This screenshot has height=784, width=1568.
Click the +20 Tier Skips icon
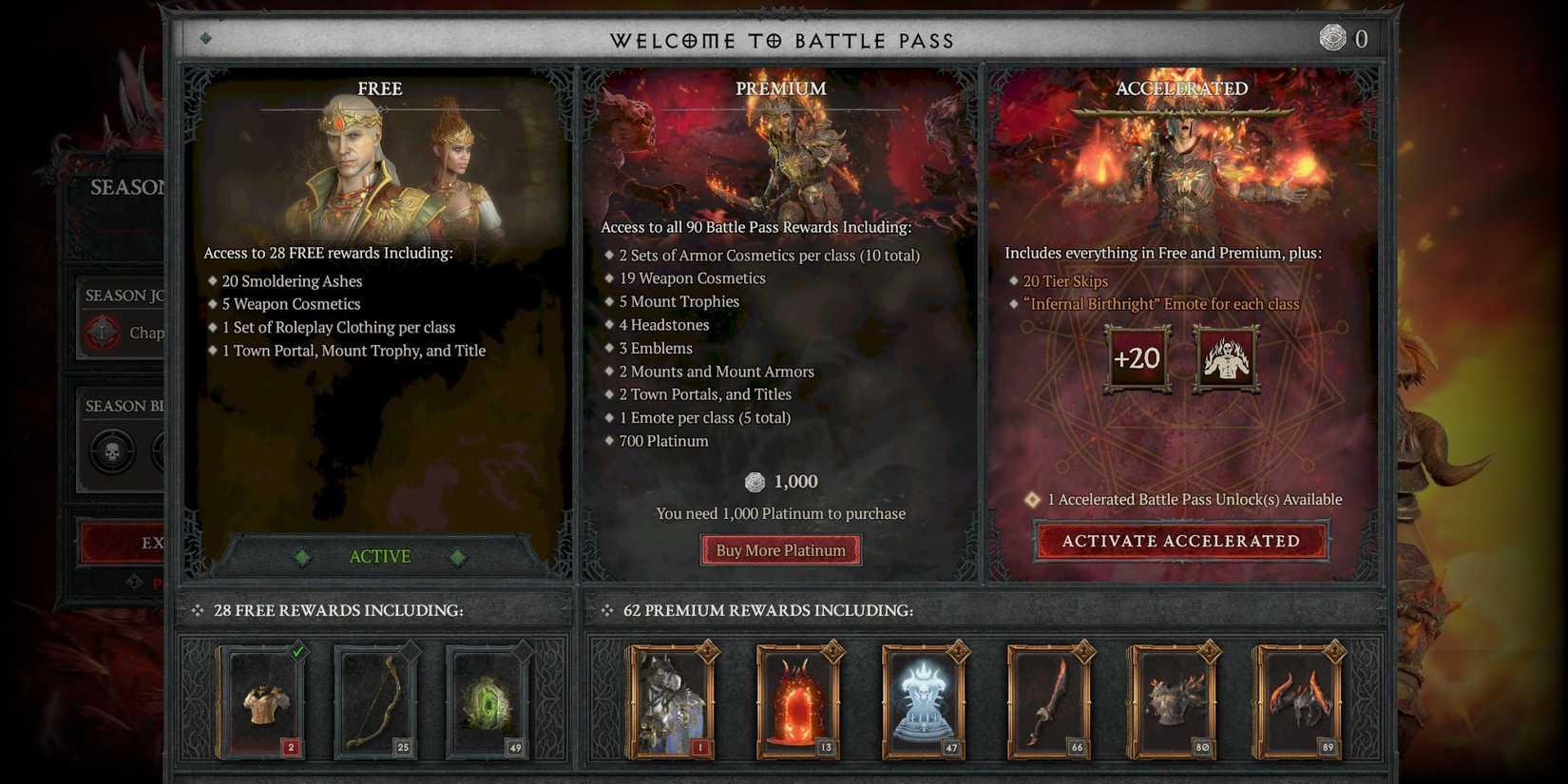click(1137, 358)
